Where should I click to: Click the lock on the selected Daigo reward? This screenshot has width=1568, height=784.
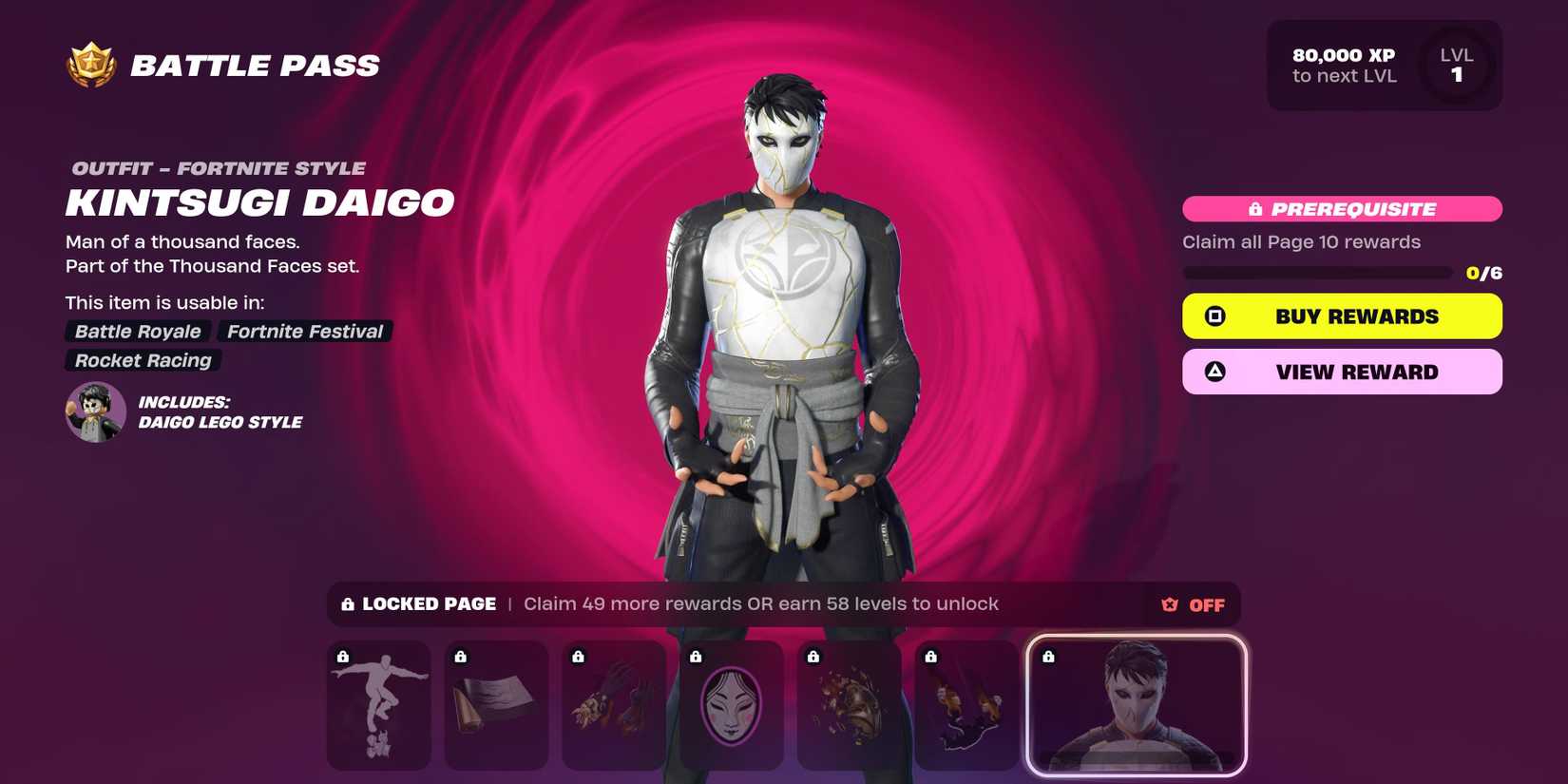(x=1049, y=656)
